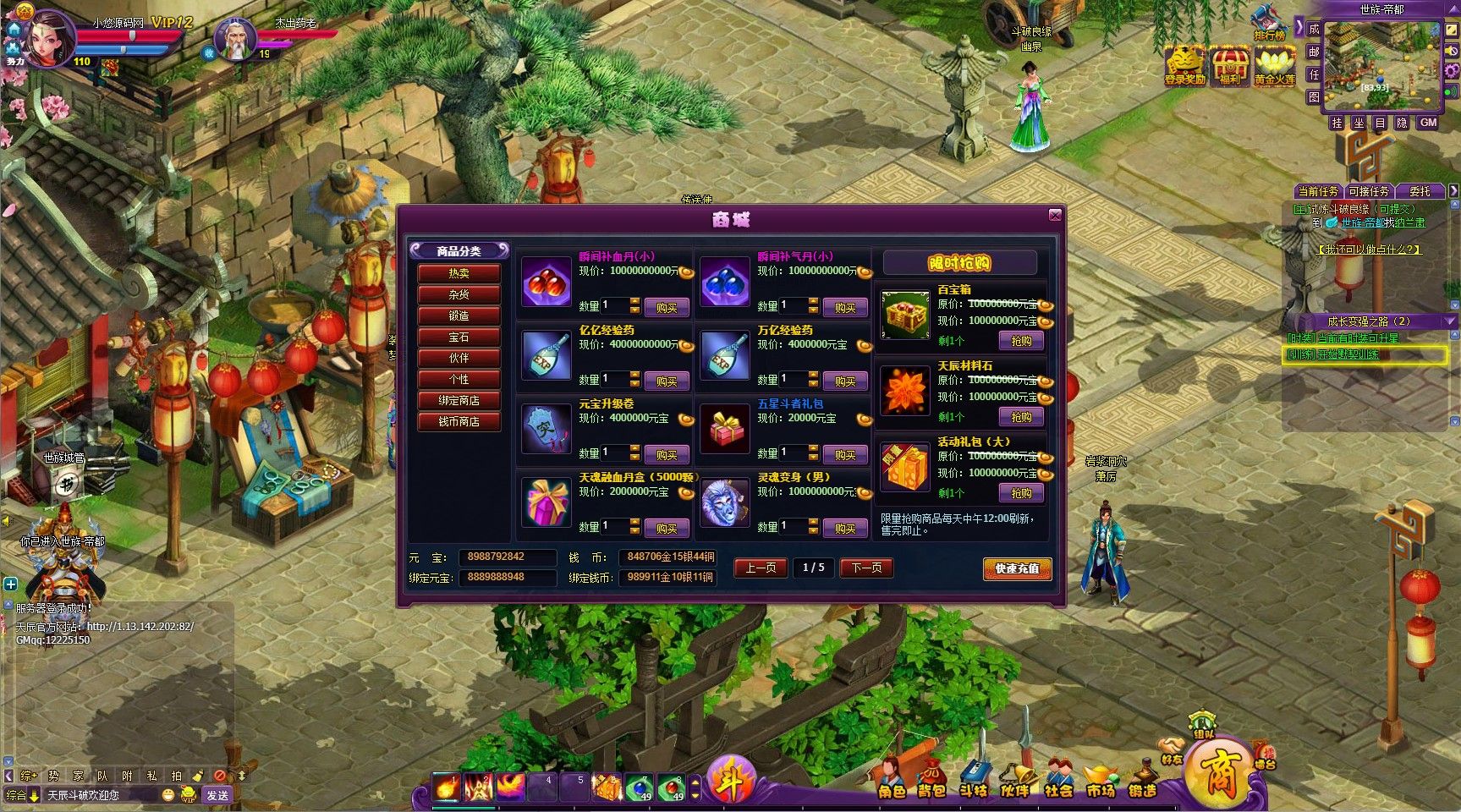
Task: Return to the previous shop page (上一页)
Action: 761,568
